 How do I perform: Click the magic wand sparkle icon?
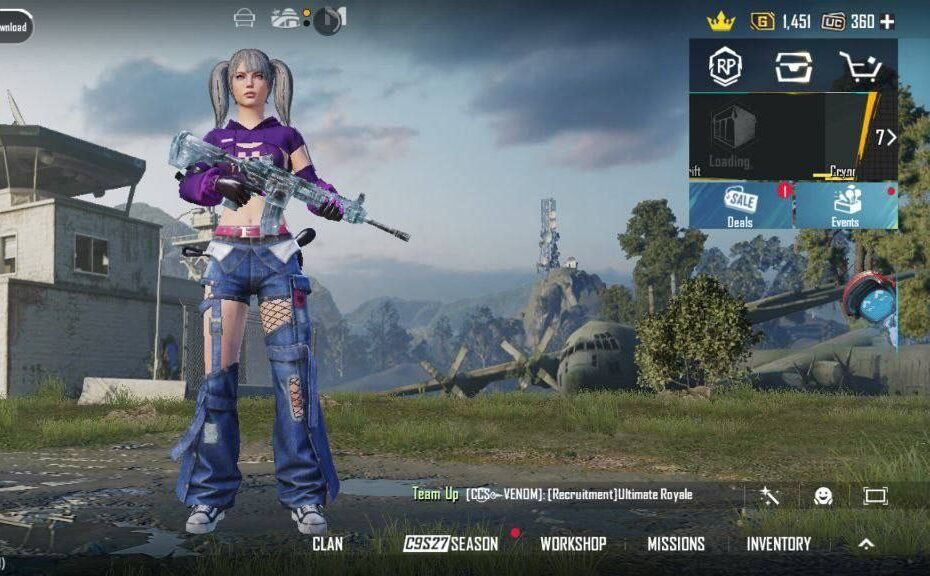point(769,496)
